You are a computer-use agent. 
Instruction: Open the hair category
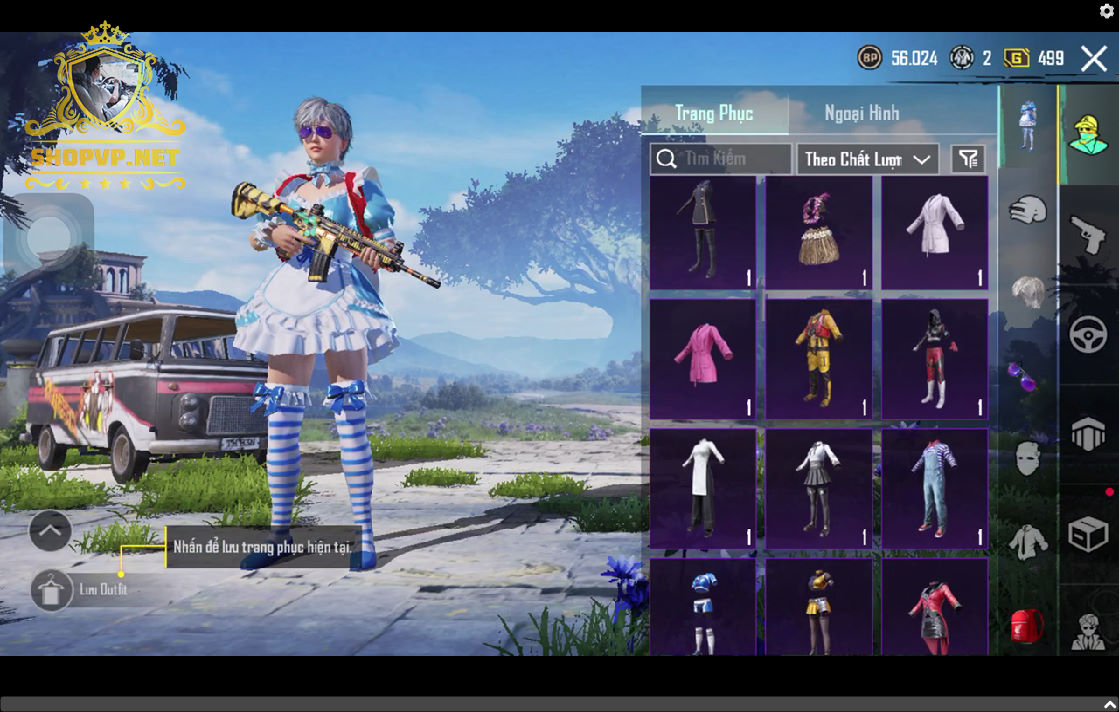click(x=1027, y=293)
